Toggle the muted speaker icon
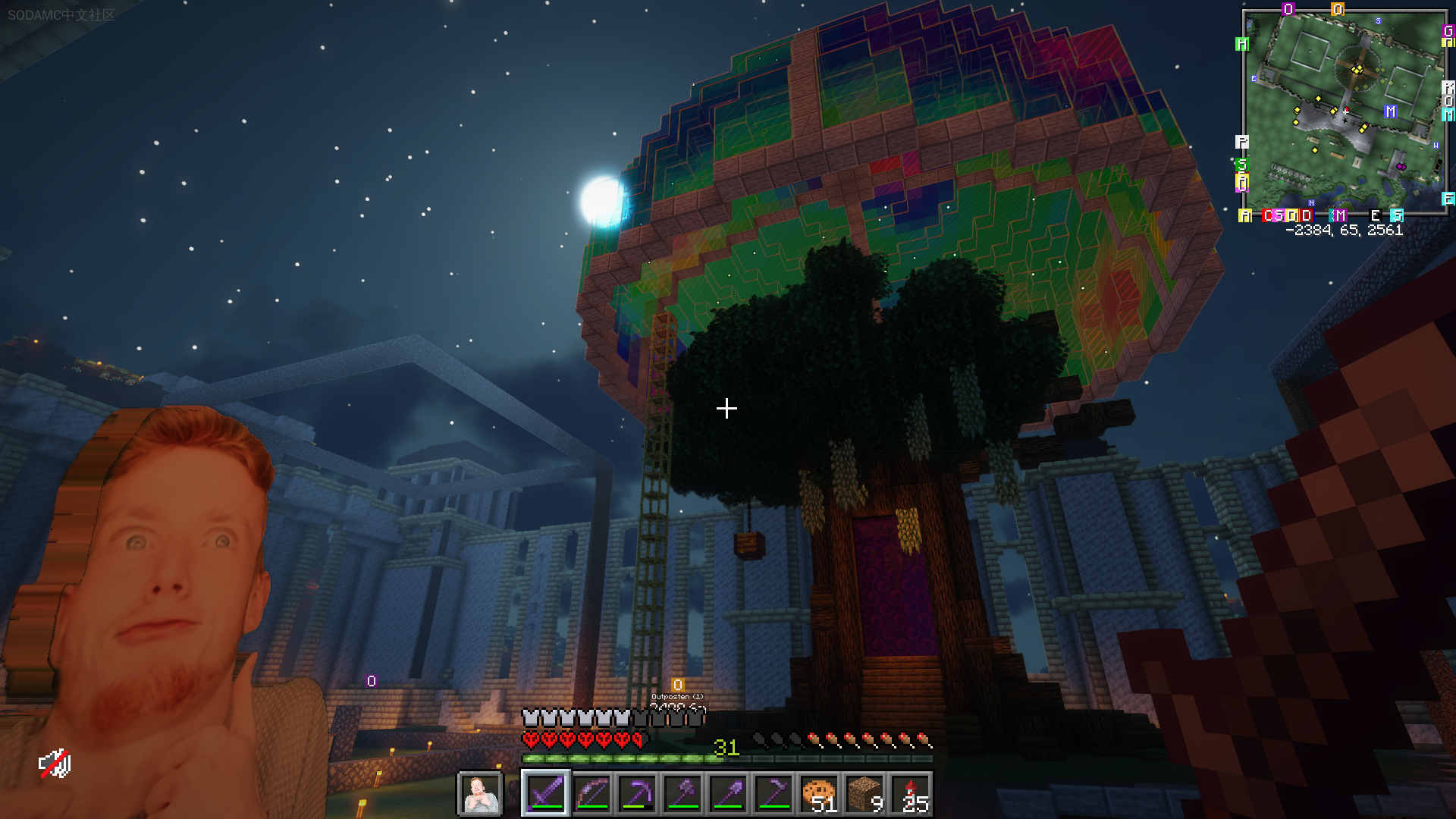The image size is (1456, 819). pyautogui.click(x=55, y=764)
